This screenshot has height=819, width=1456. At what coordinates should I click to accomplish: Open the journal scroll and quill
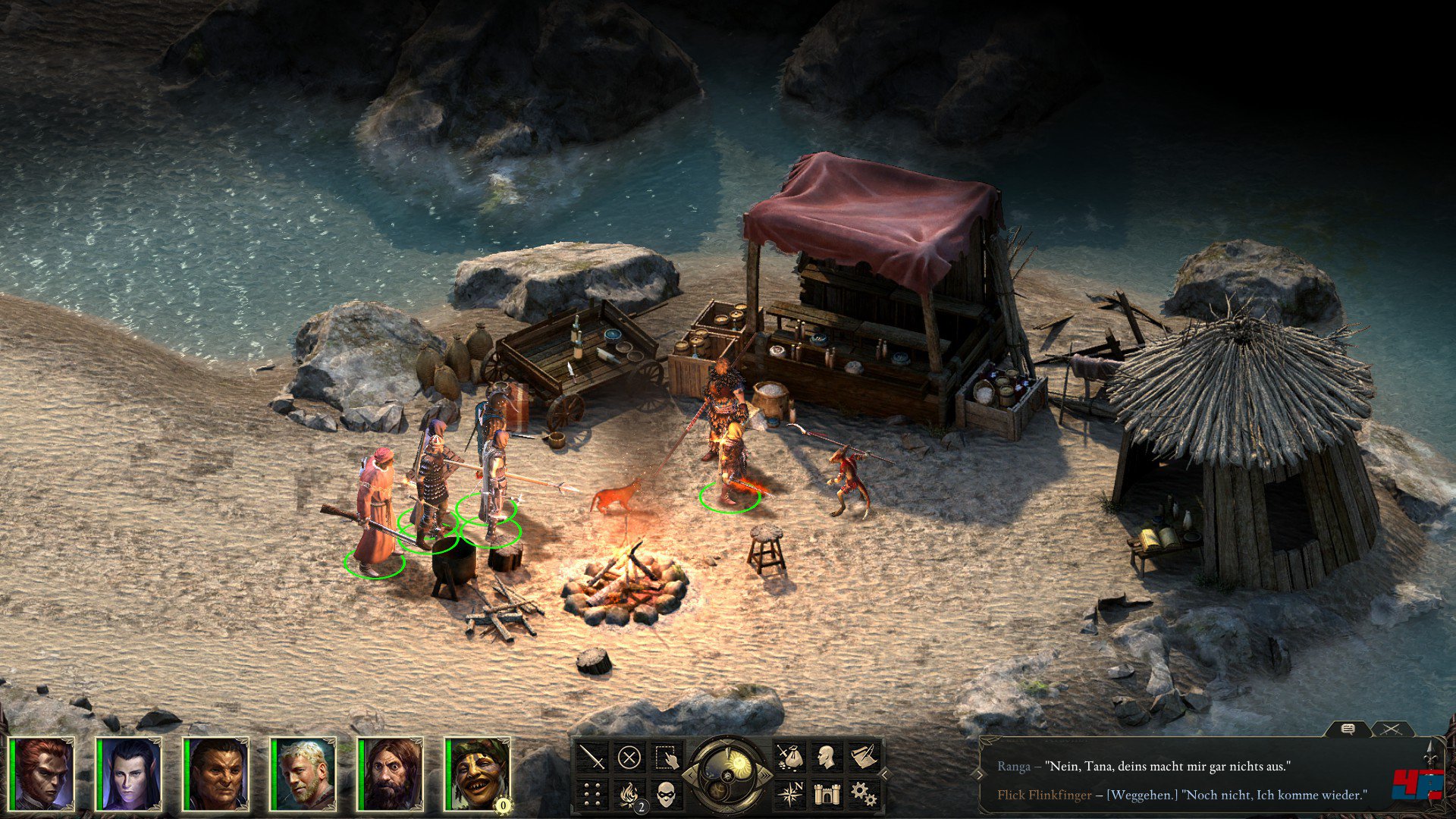point(863,757)
